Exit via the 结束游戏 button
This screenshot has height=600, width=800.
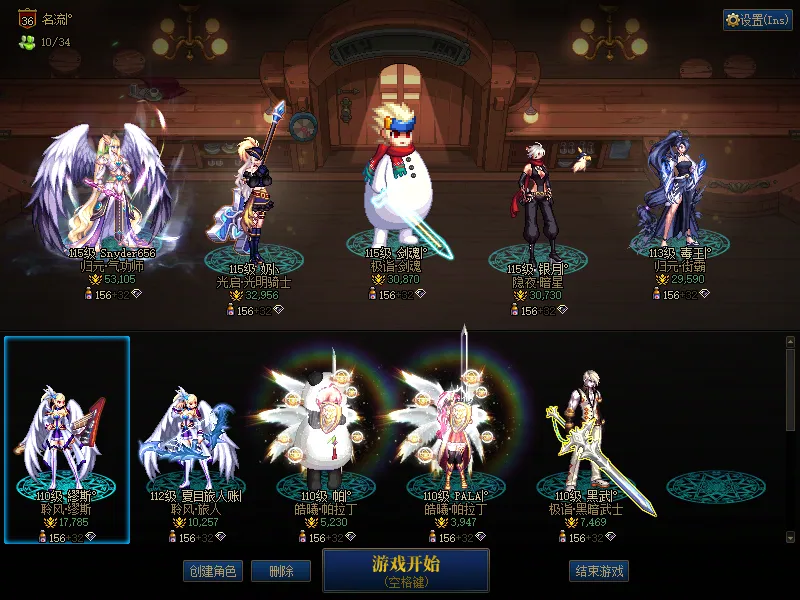coord(599,571)
